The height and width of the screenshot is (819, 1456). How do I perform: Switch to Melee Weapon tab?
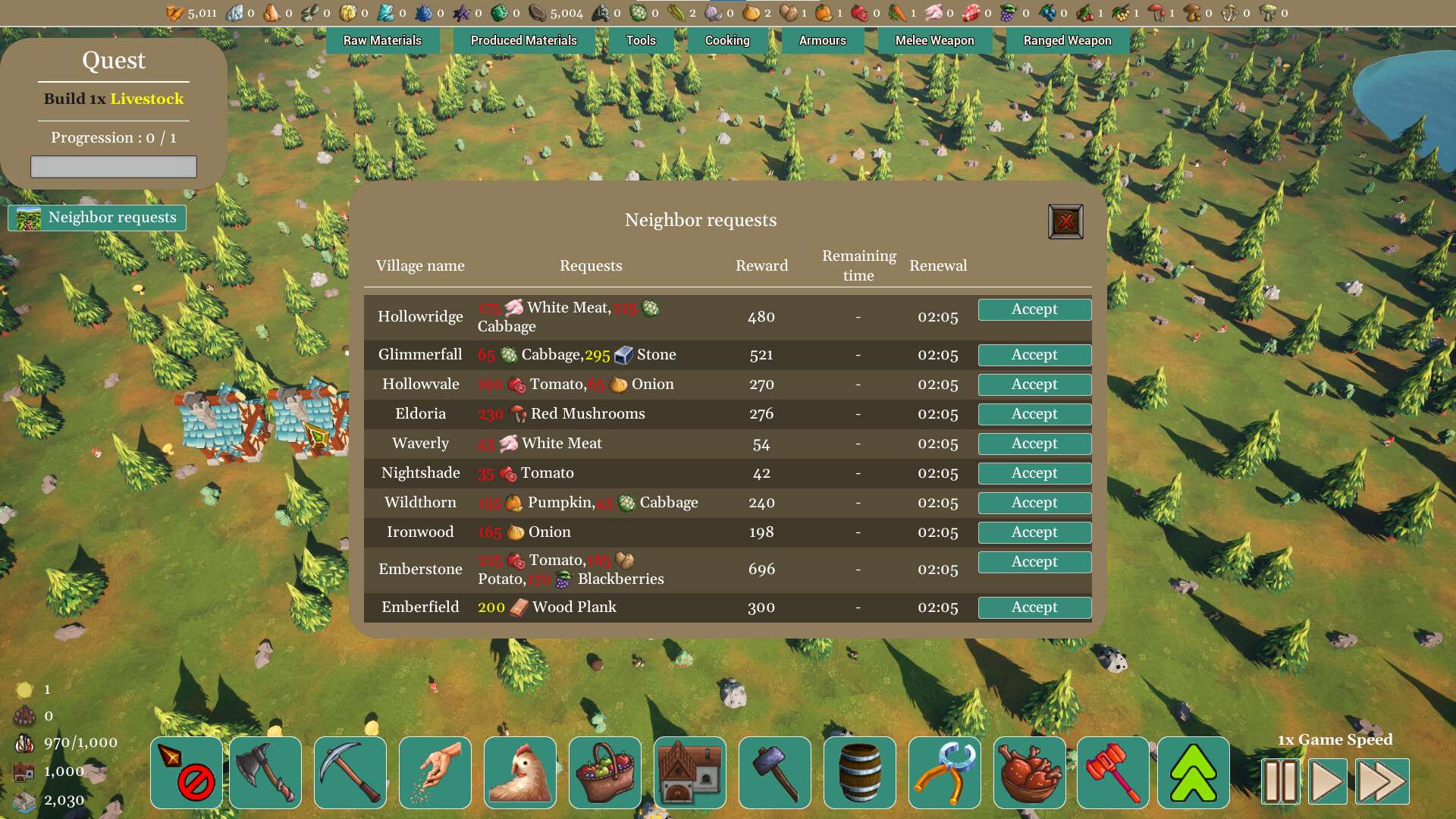(x=934, y=40)
